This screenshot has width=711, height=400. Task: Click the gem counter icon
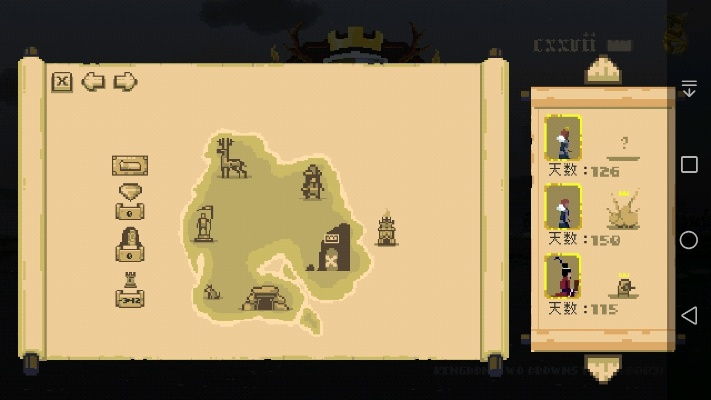[130, 200]
